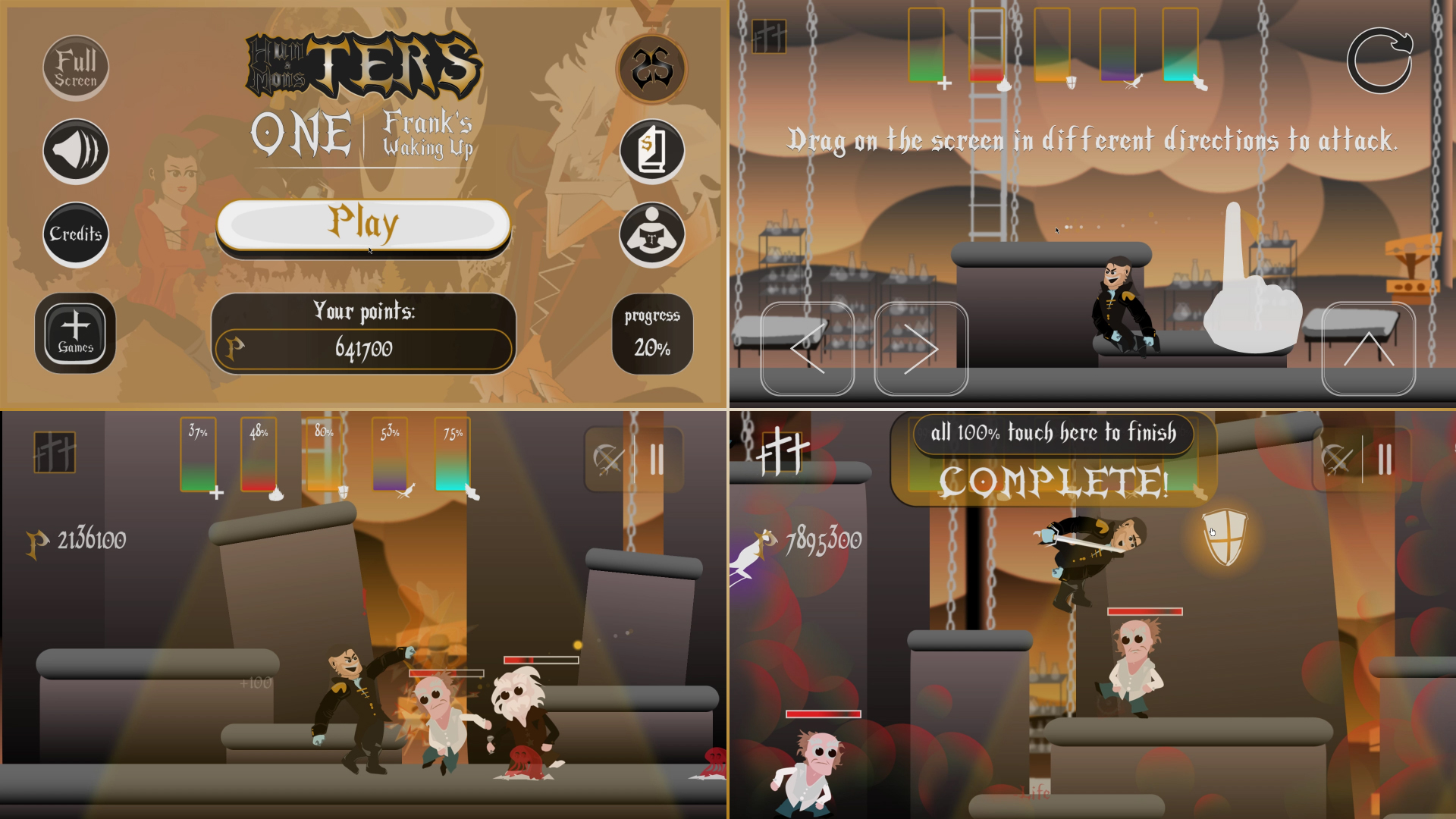Mute the game audio via speaker icon
1456x819 pixels.
[x=75, y=150]
